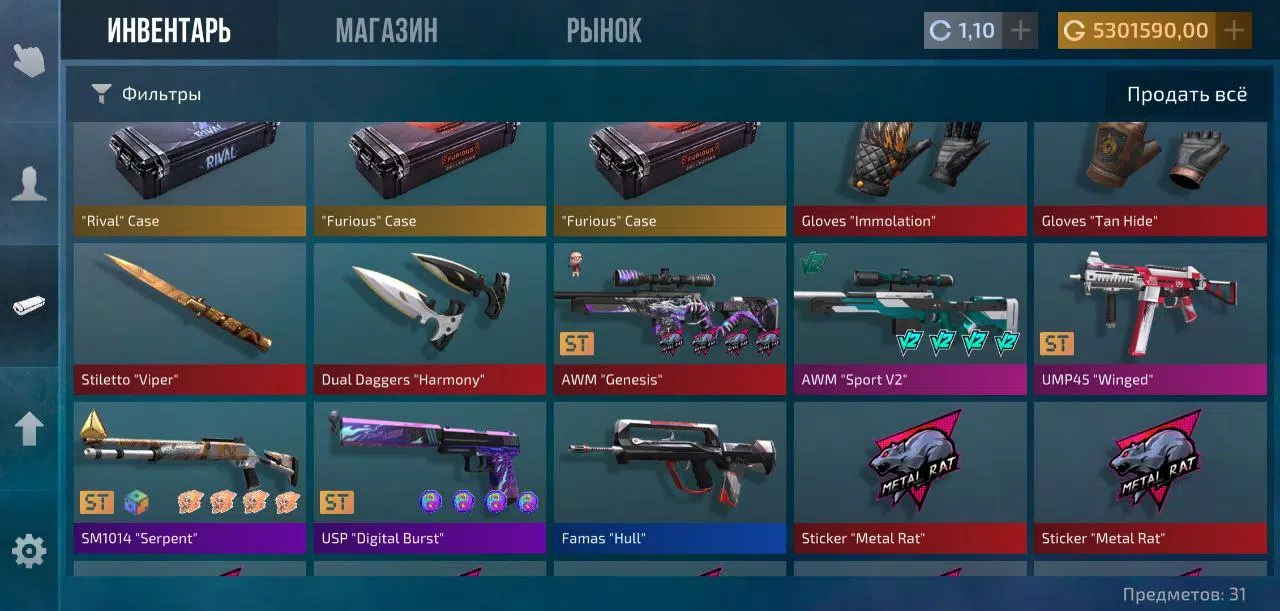
Task: Add gold with the plus button
Action: [1235, 31]
